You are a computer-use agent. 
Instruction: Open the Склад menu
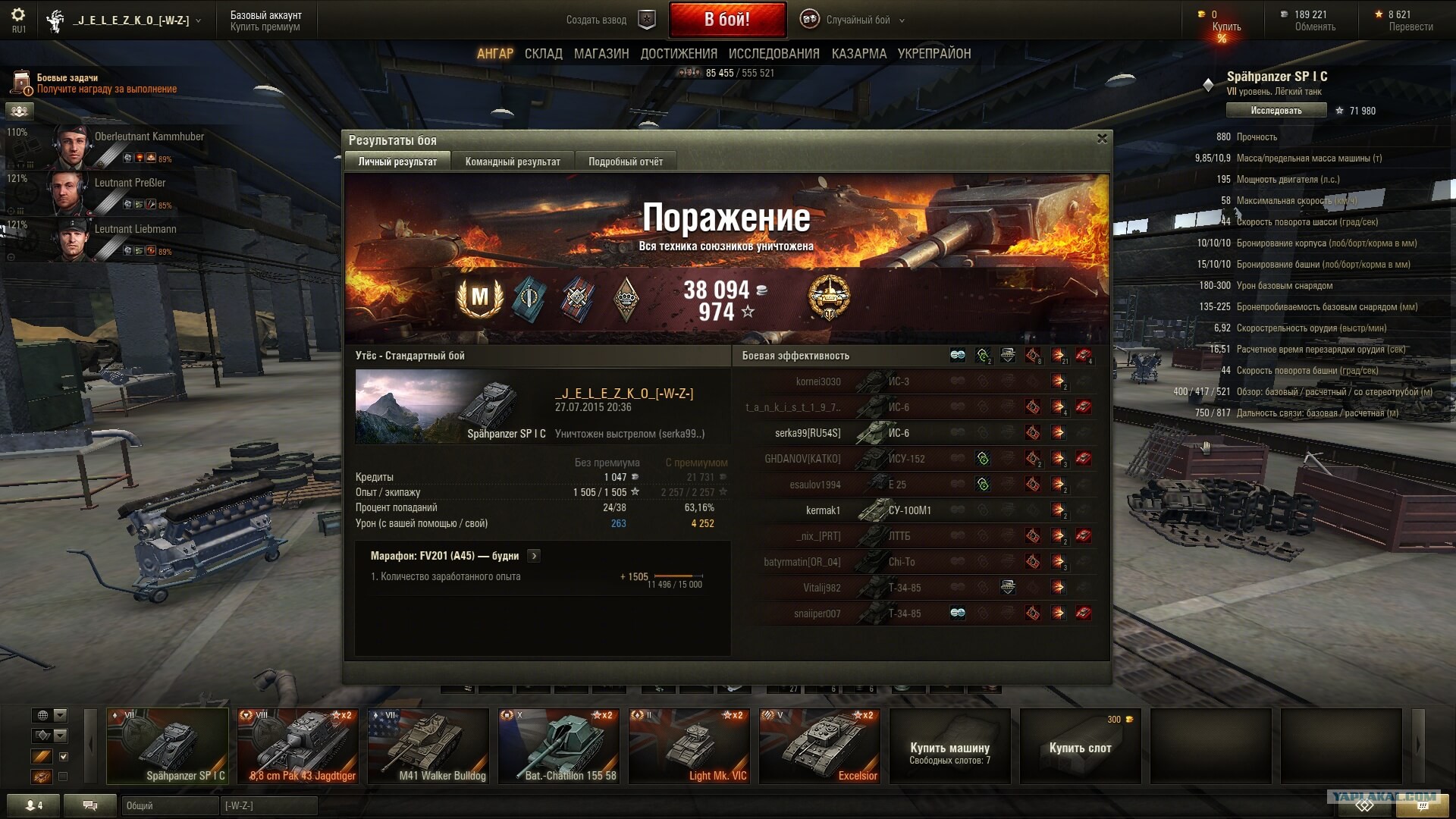pyautogui.click(x=543, y=54)
